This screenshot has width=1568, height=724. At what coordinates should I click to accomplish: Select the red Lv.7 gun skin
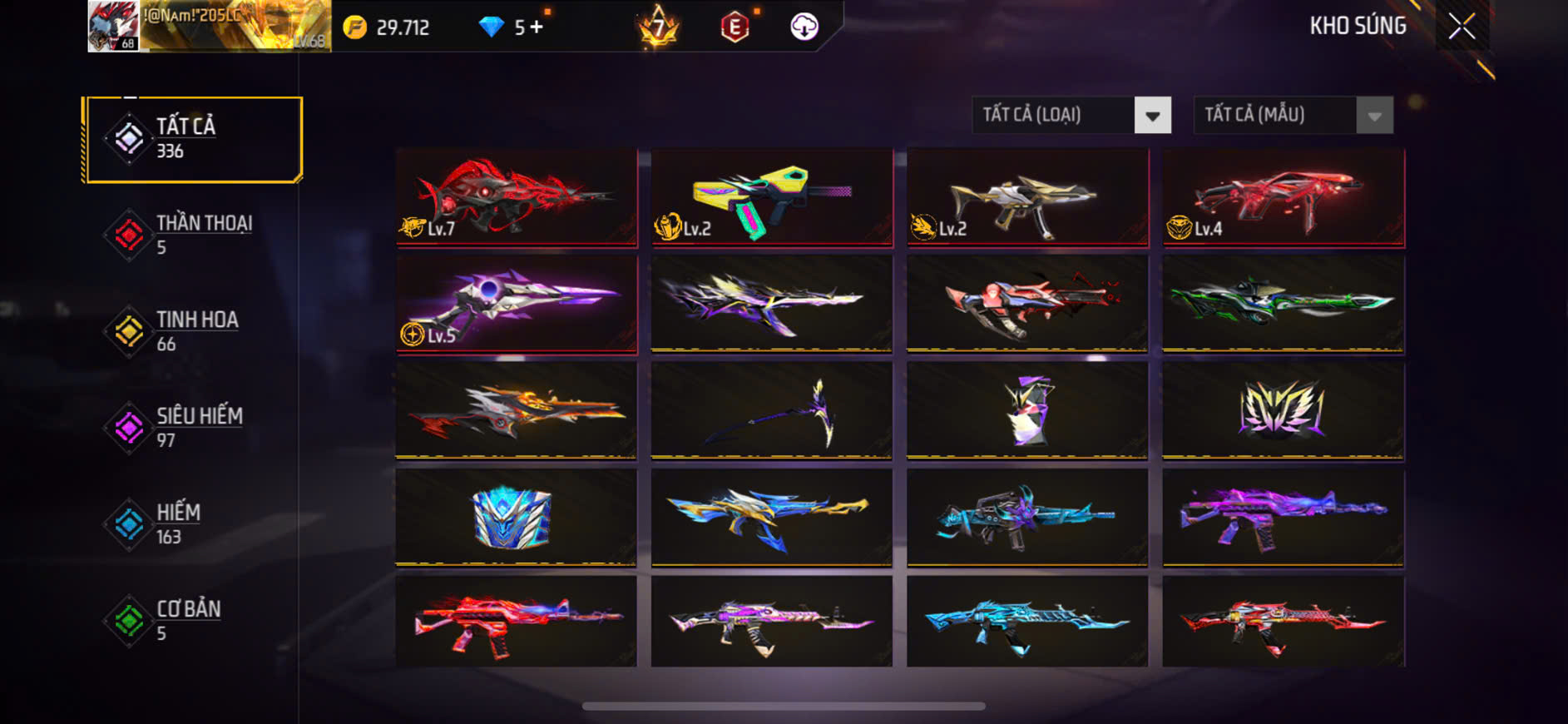pyautogui.click(x=517, y=197)
